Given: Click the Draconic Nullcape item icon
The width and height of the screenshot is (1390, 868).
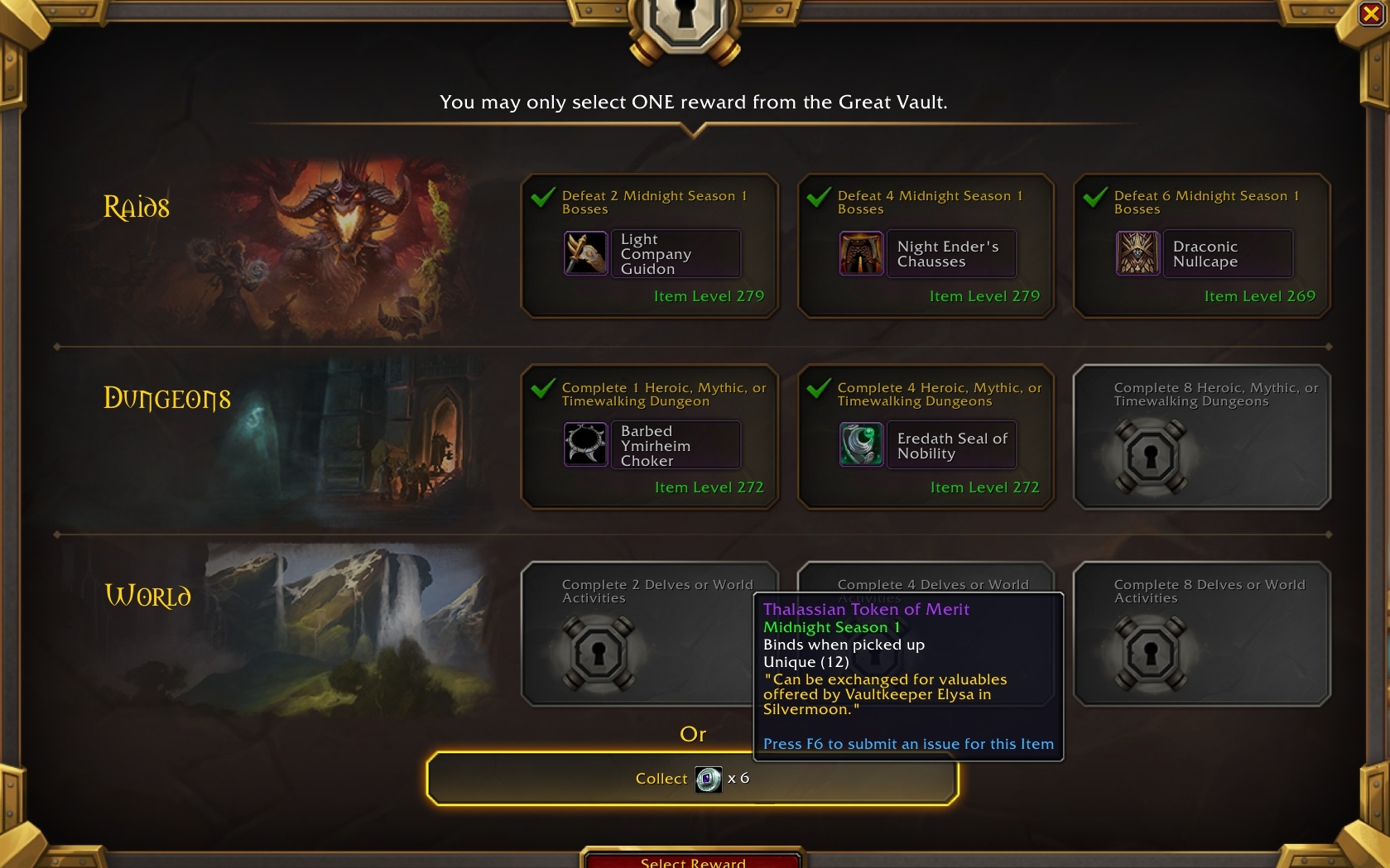Looking at the screenshot, I should [1137, 253].
